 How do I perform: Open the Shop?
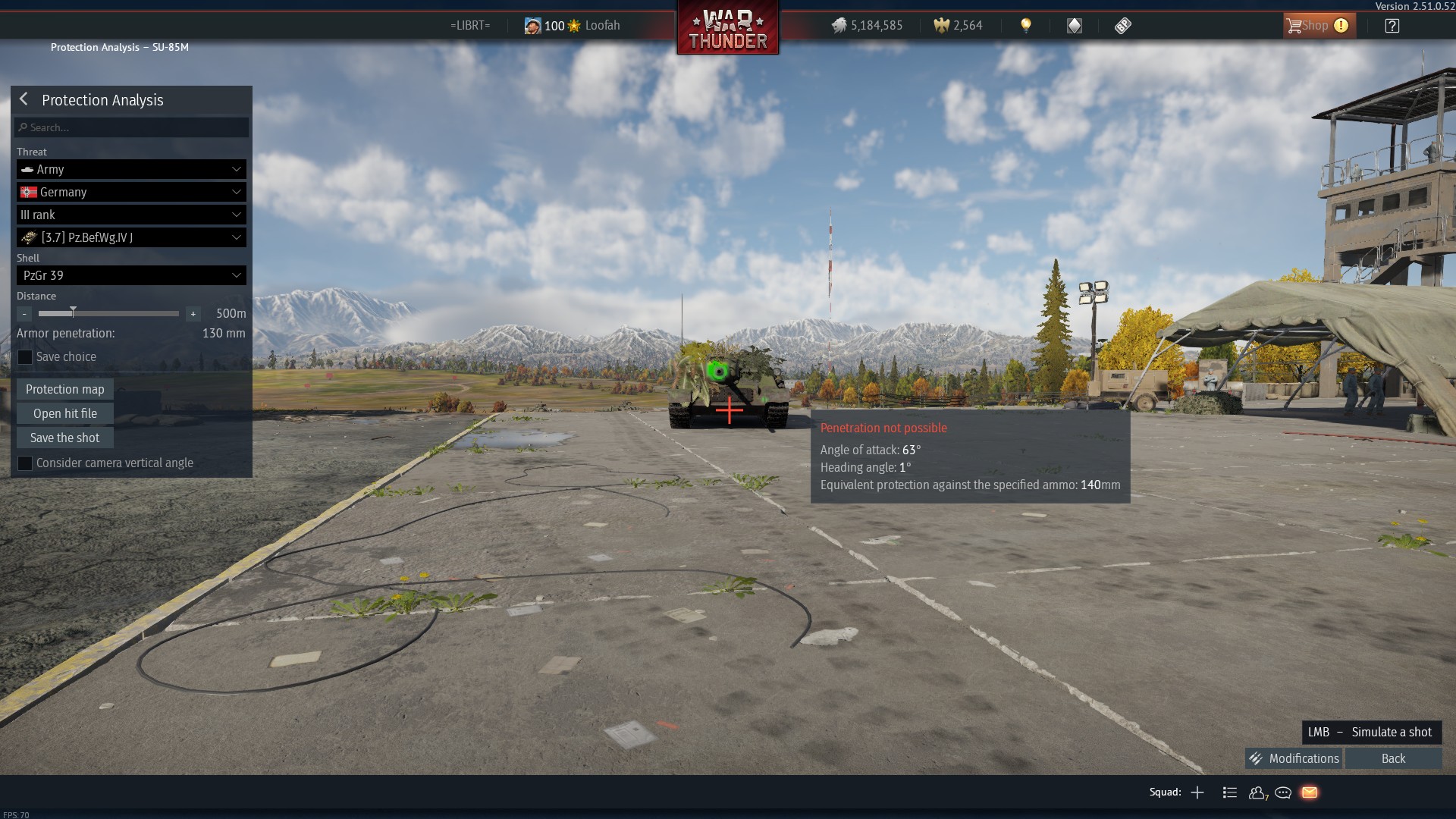[1318, 26]
